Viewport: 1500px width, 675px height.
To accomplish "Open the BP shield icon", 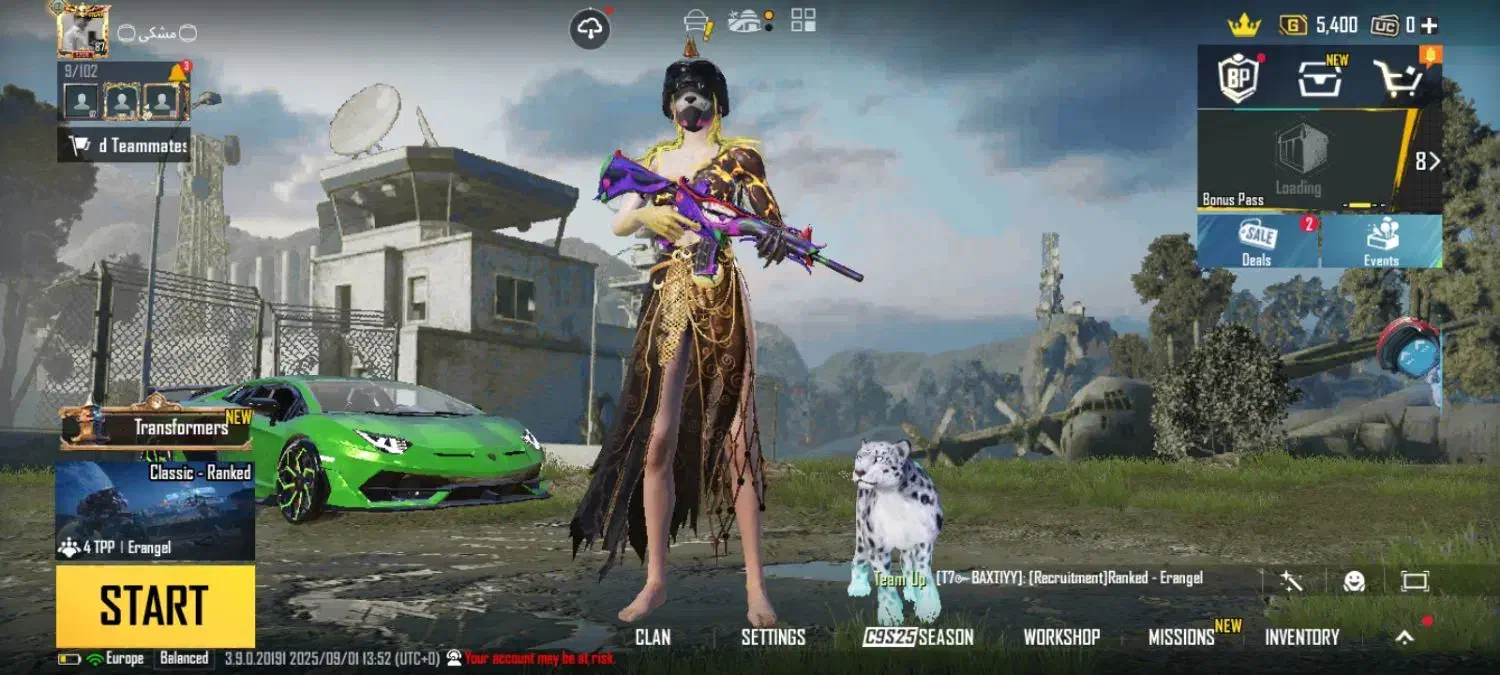I will pos(1236,78).
